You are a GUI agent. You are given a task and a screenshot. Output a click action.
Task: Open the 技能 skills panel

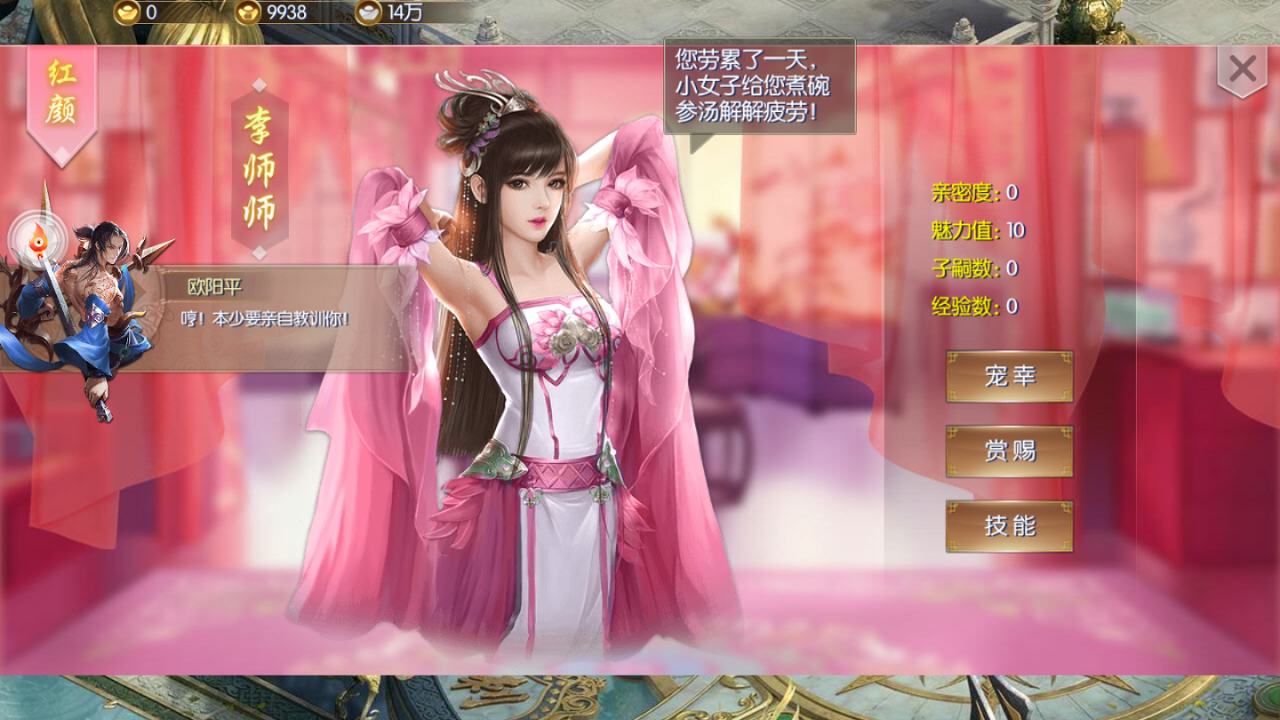1009,526
